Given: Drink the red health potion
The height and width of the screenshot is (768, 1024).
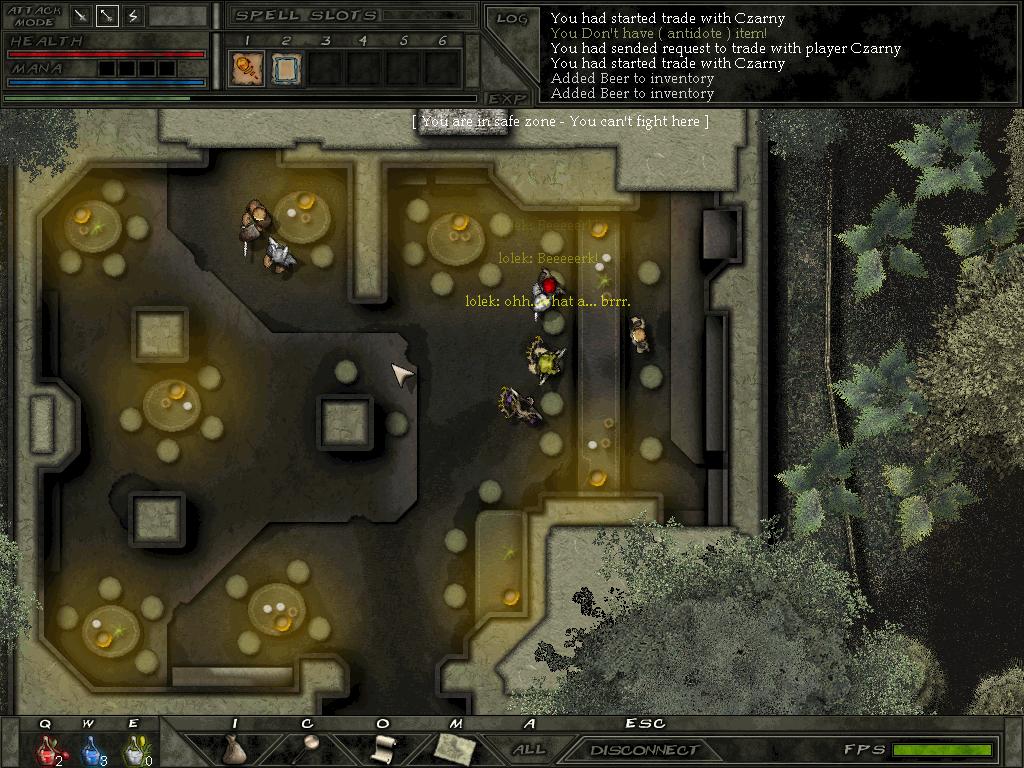Looking at the screenshot, I should coord(46,748).
